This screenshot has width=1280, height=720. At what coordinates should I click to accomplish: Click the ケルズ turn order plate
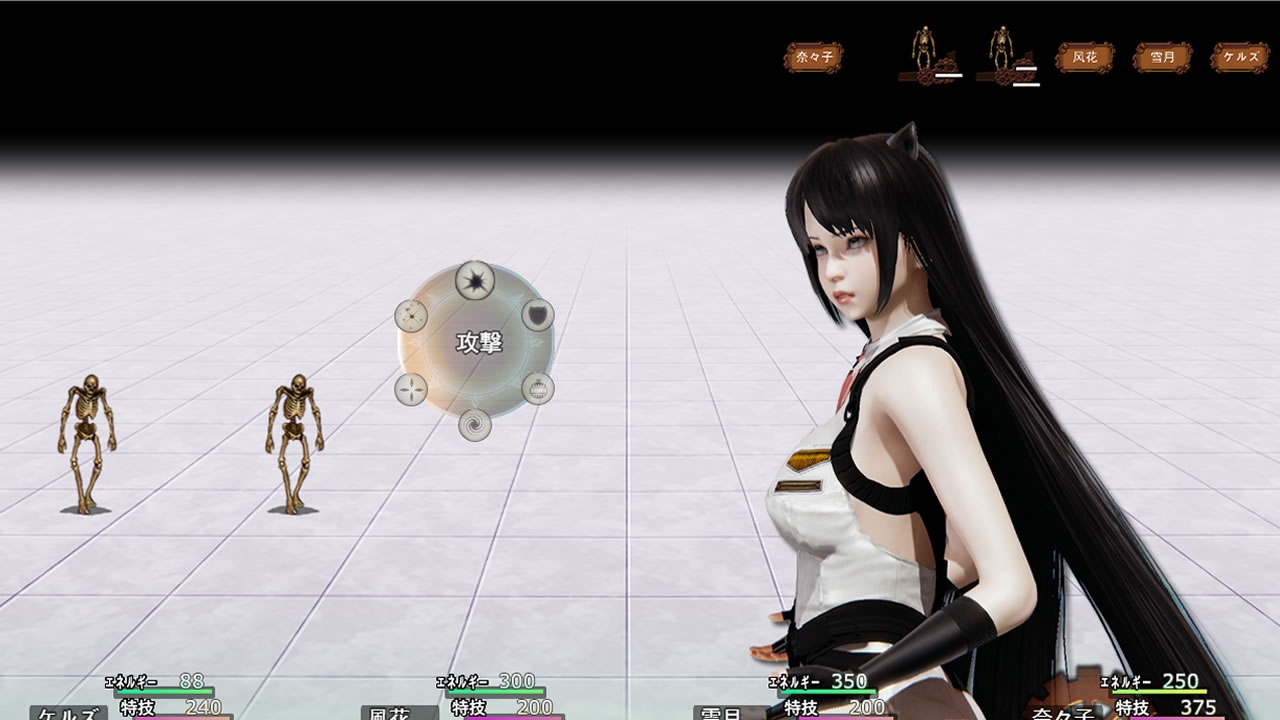pyautogui.click(x=1240, y=57)
